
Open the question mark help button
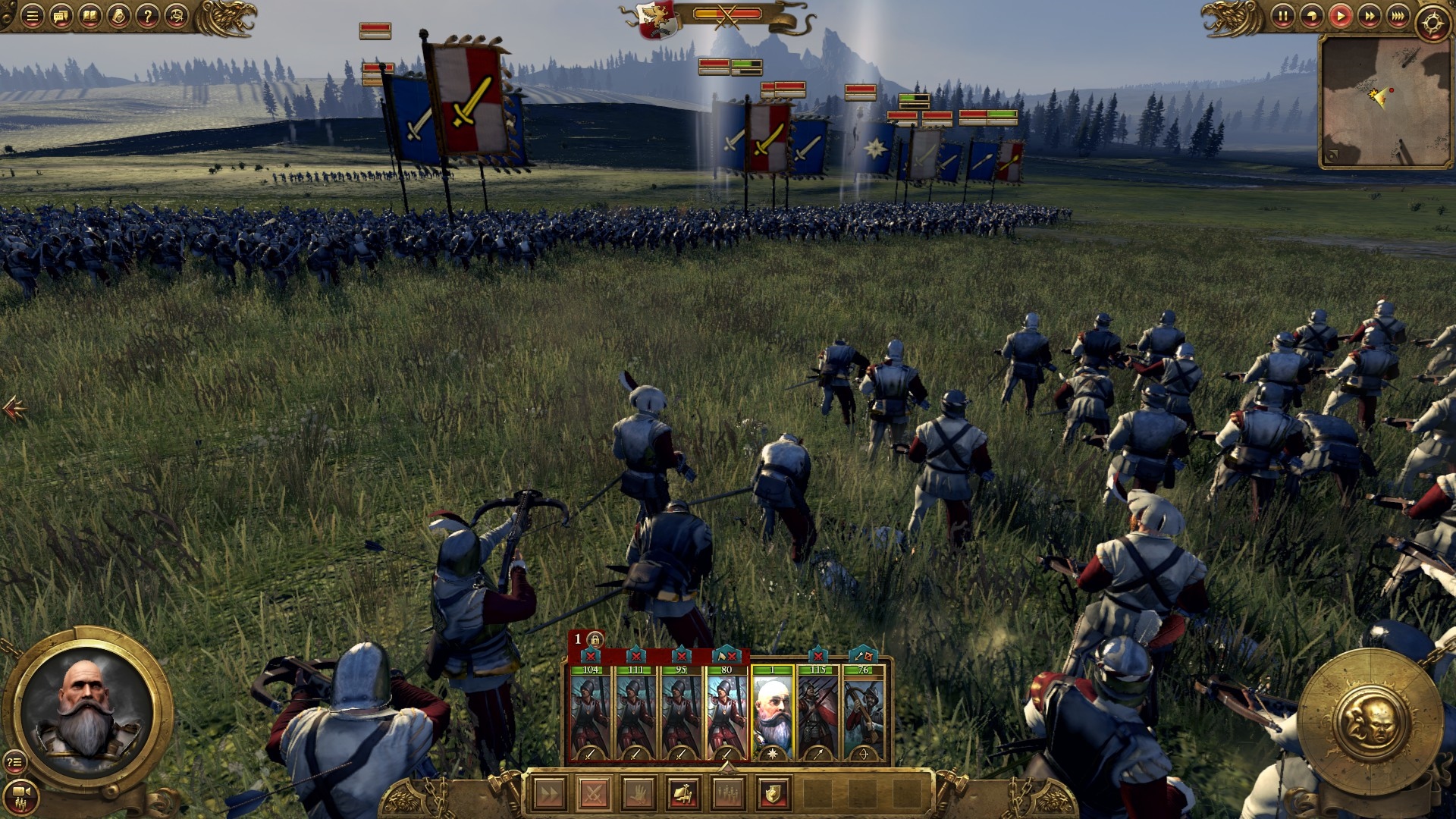point(147,16)
